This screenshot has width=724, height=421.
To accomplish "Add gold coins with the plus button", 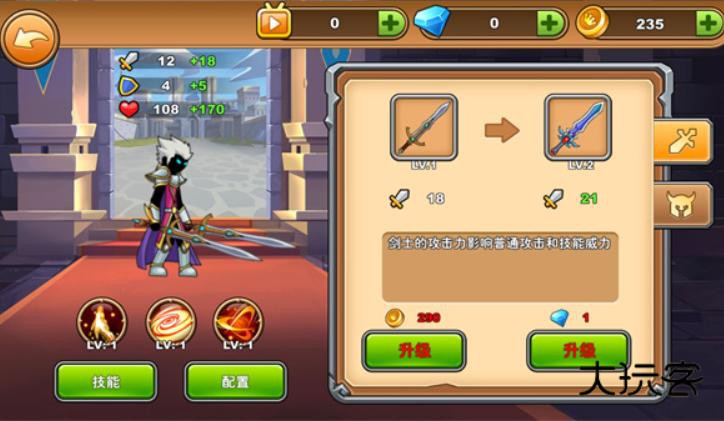I will (x=708, y=23).
